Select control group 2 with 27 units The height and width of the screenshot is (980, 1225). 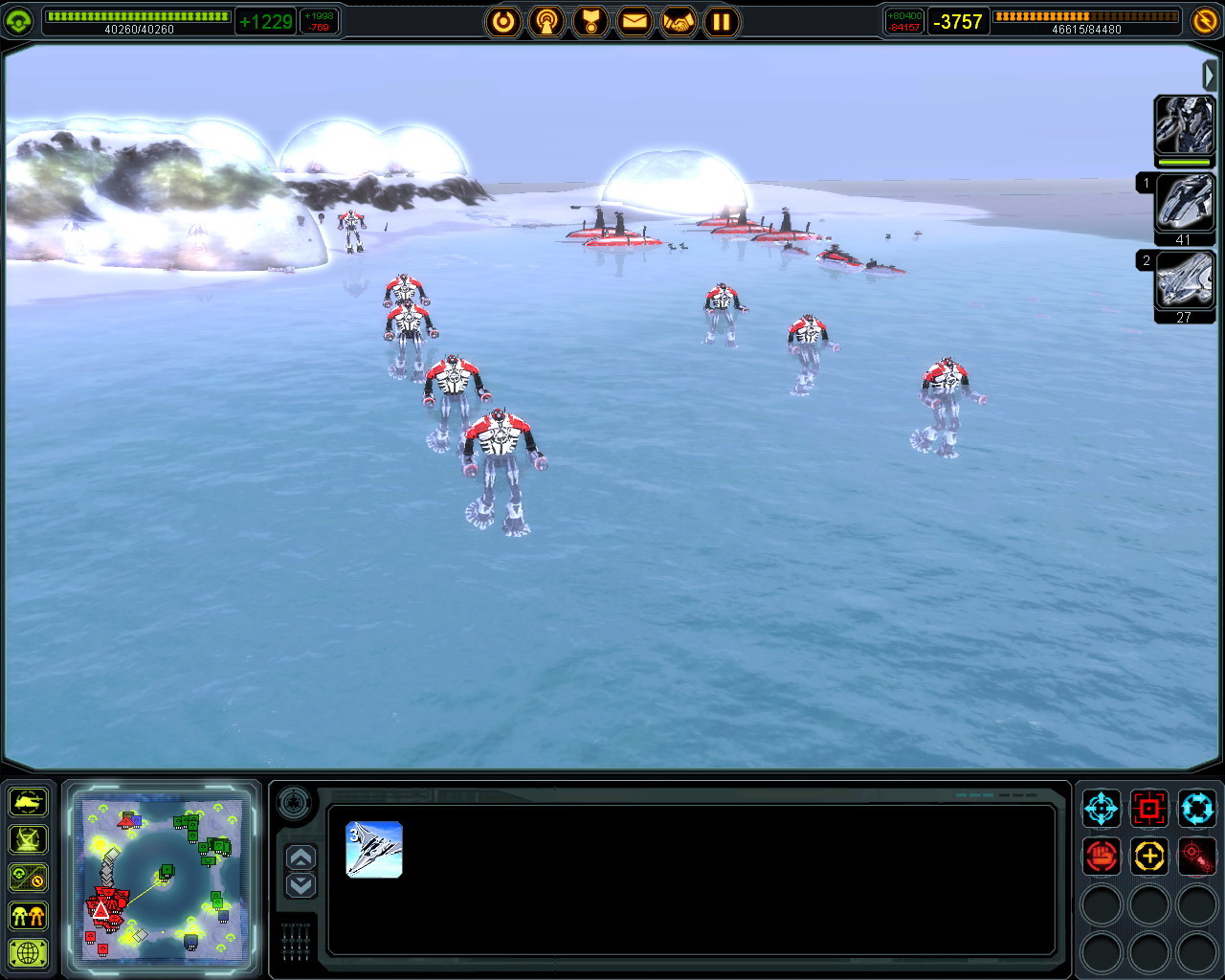(1185, 282)
